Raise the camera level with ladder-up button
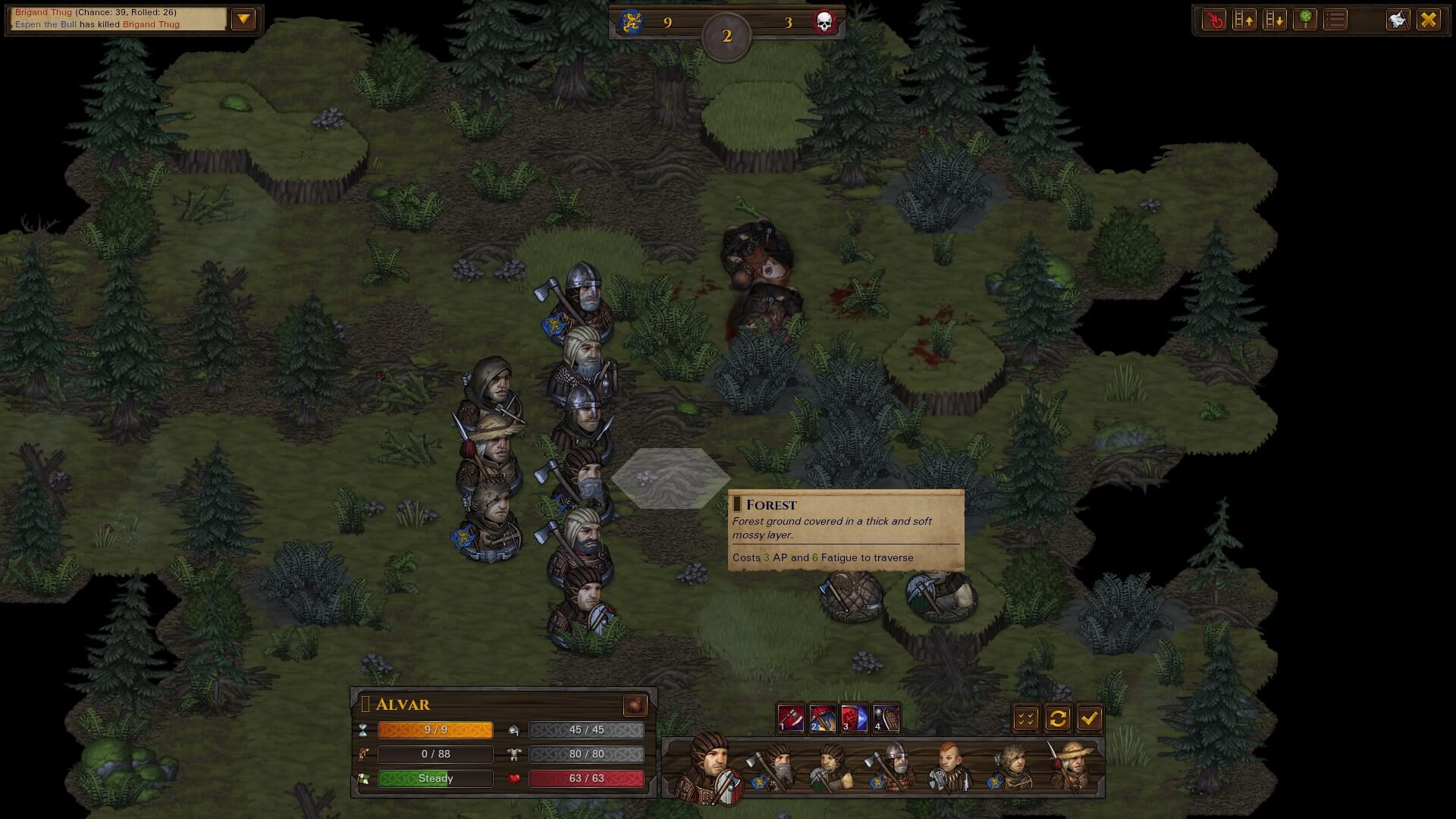 pos(1244,20)
